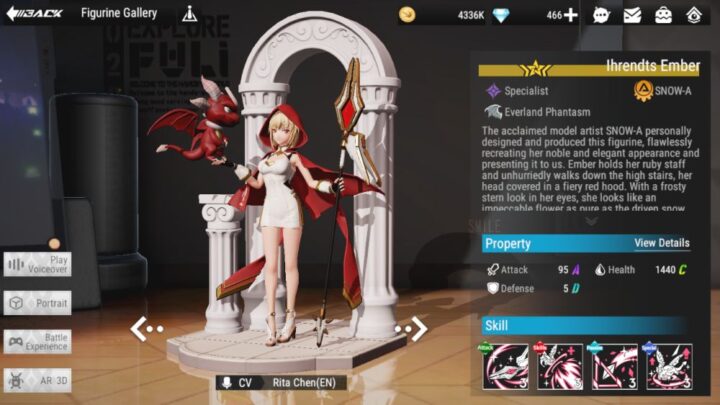Open the chat bubble icon
720x405 pixels.
tap(601, 15)
